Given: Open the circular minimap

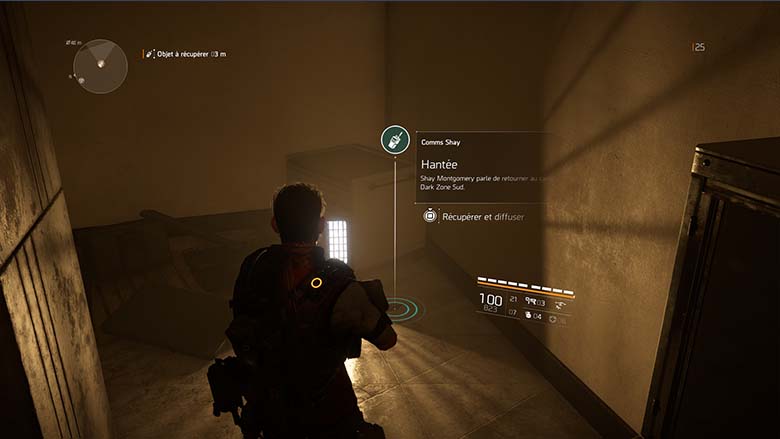Looking at the screenshot, I should click(x=100, y=66).
